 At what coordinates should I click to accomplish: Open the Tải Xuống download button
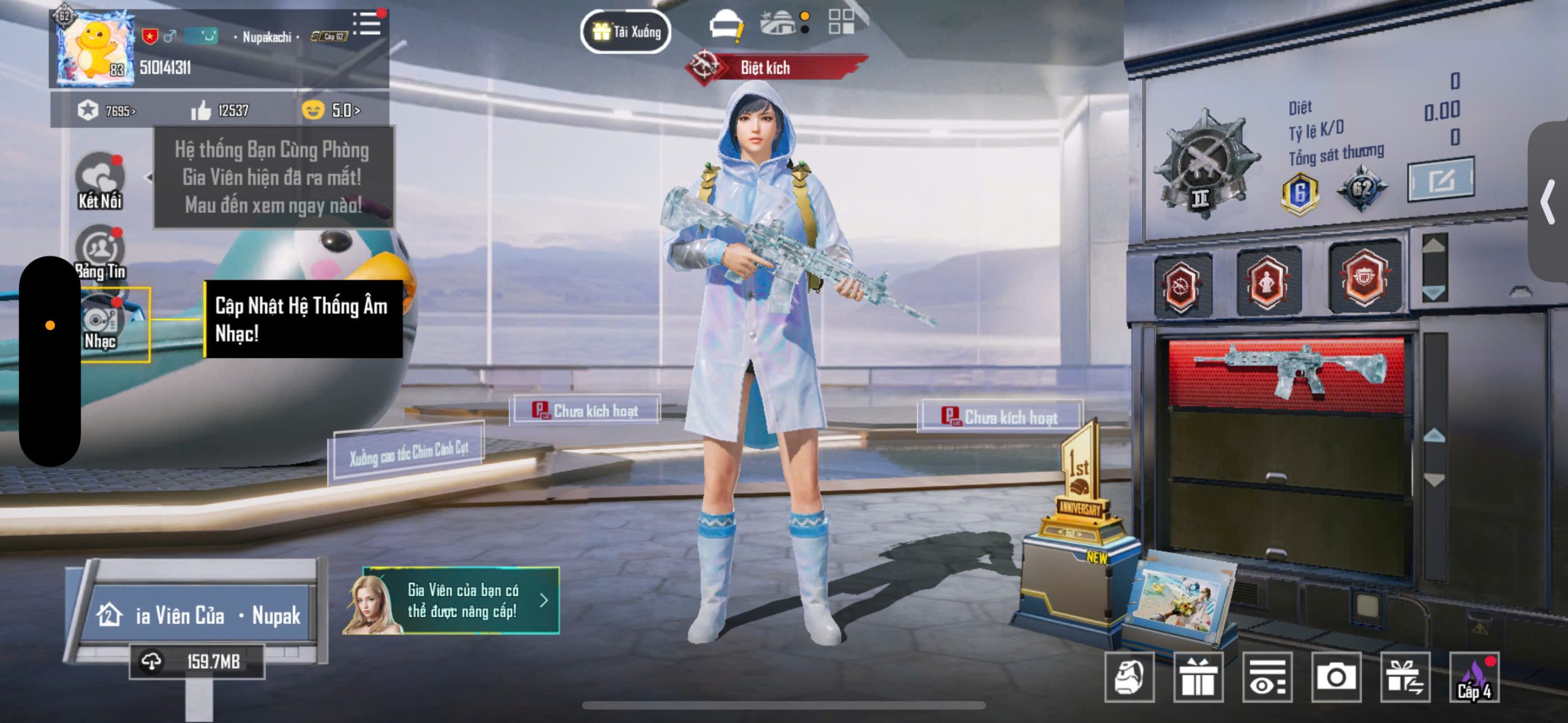pyautogui.click(x=625, y=31)
